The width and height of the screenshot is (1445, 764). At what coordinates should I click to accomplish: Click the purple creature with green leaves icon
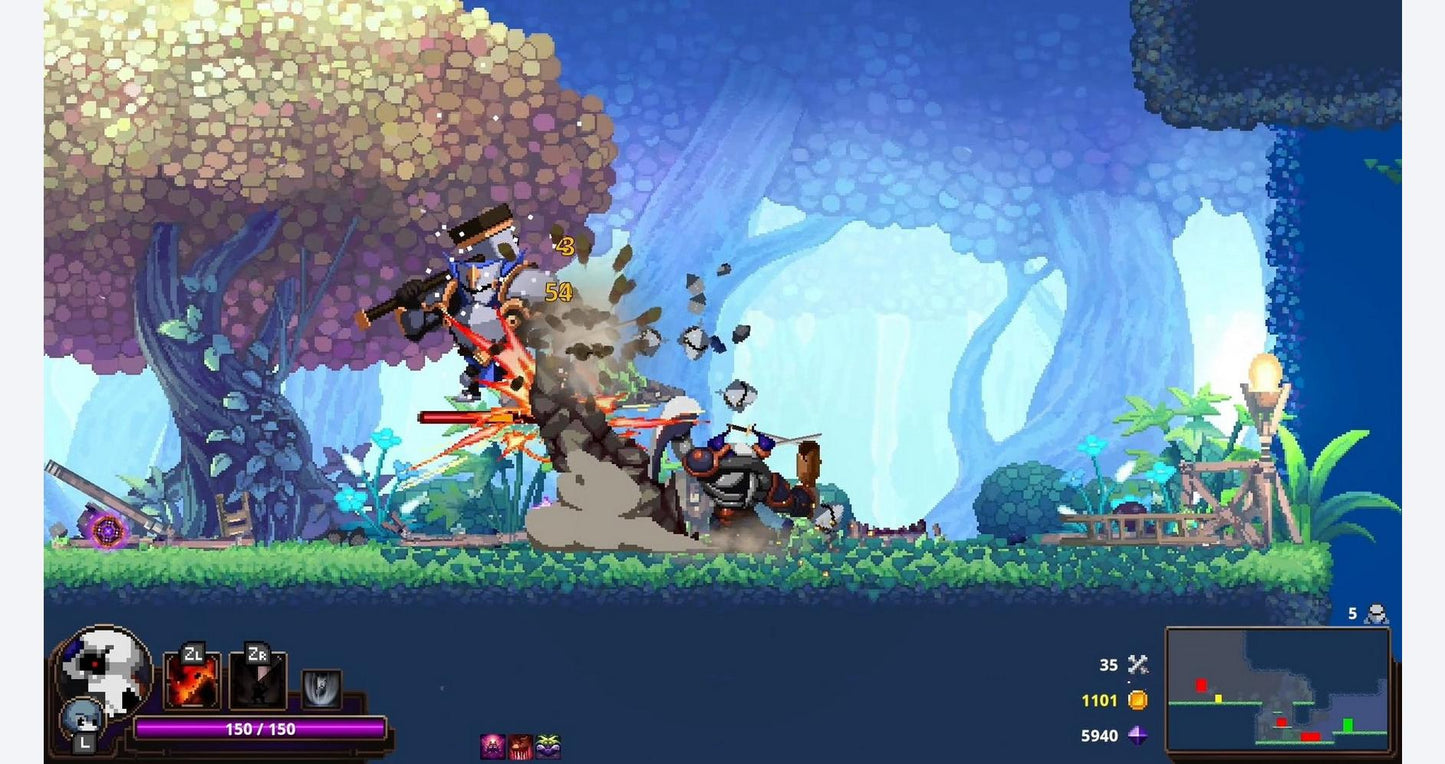548,746
